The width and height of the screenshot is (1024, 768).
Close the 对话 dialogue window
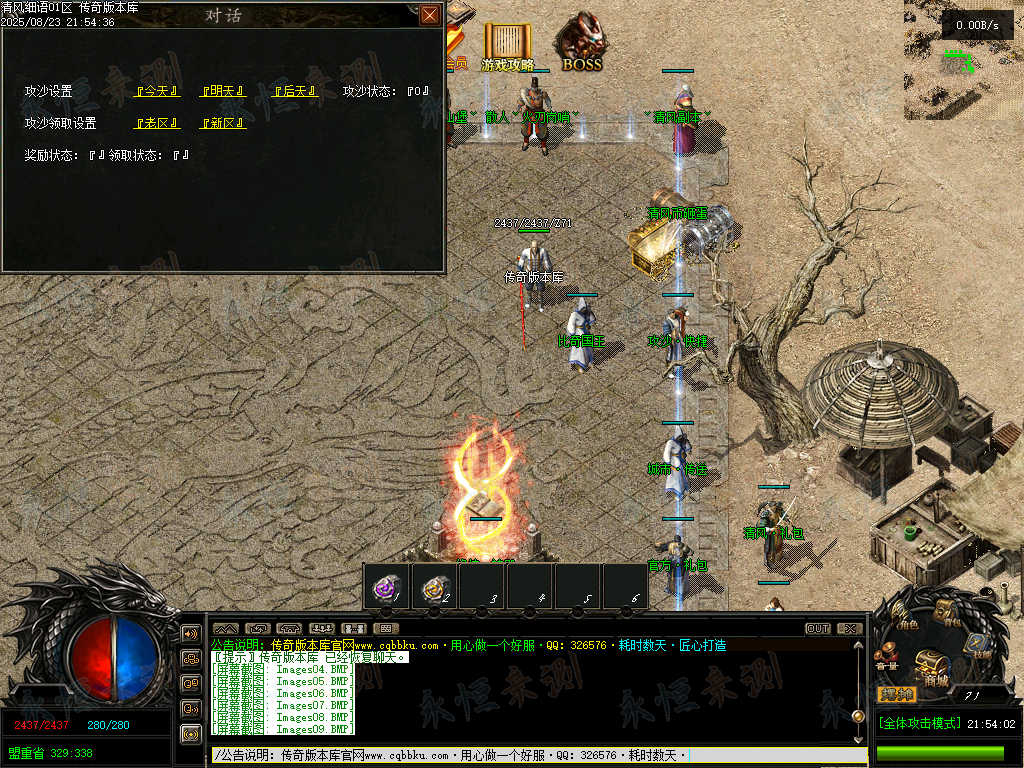[430, 15]
